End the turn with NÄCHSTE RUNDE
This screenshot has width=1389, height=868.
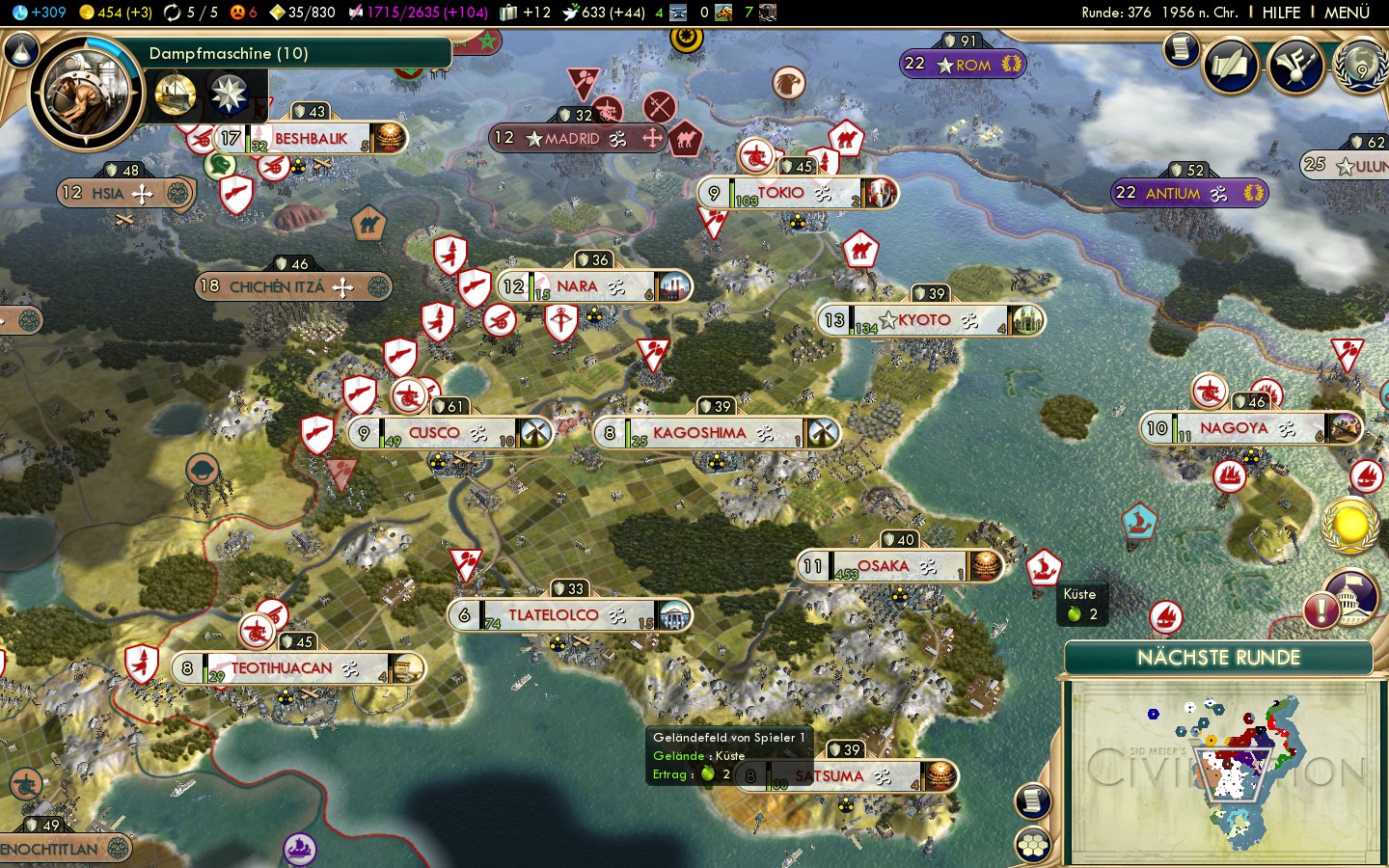[x=1218, y=658]
